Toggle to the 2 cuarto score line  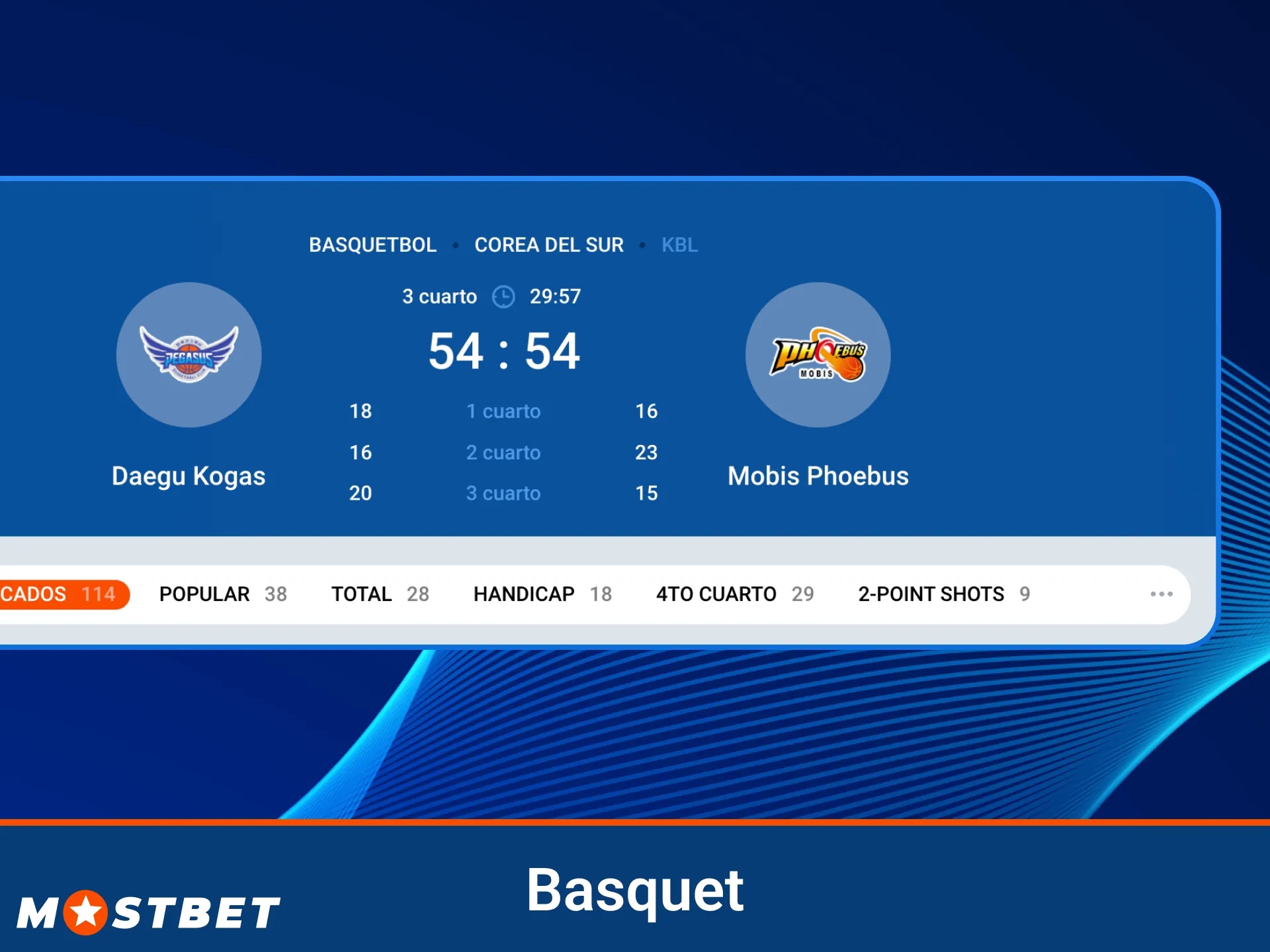[x=503, y=452]
